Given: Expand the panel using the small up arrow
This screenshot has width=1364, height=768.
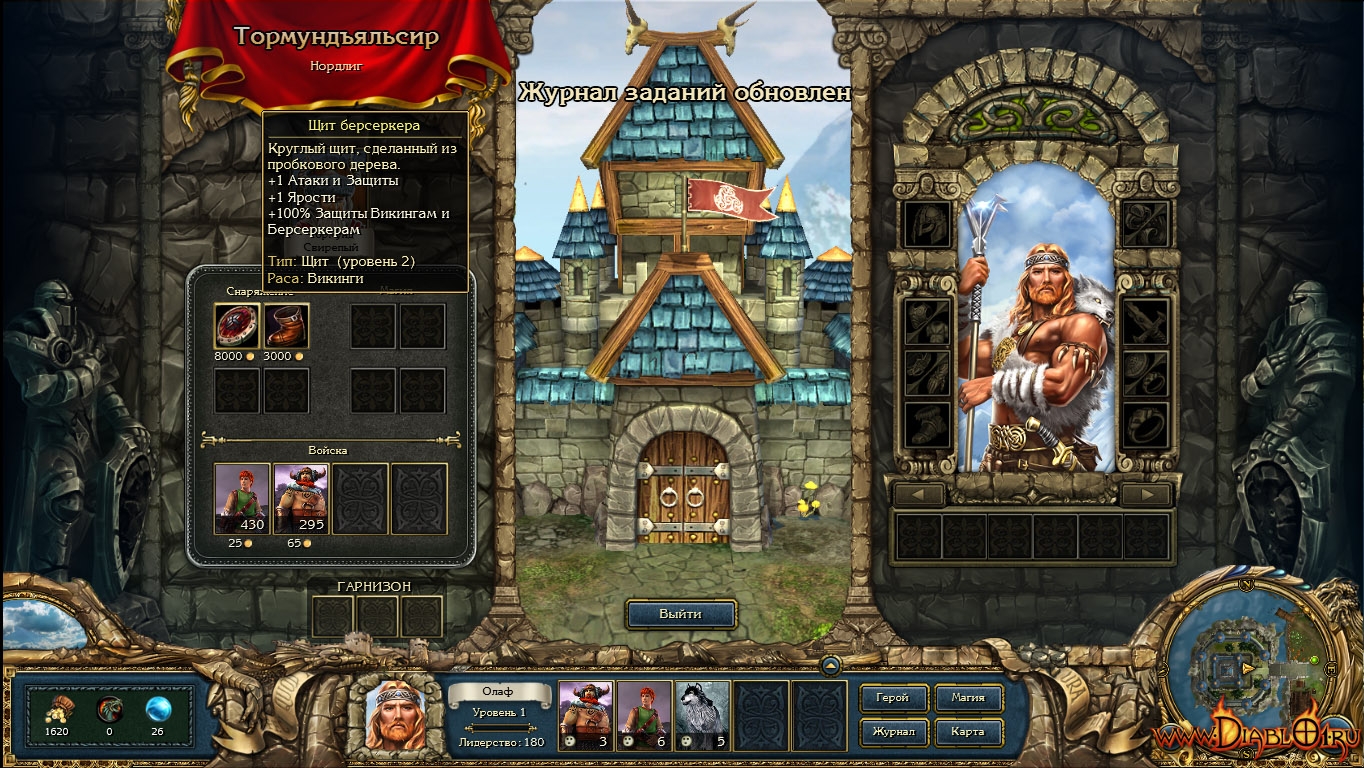Looking at the screenshot, I should pos(830,664).
